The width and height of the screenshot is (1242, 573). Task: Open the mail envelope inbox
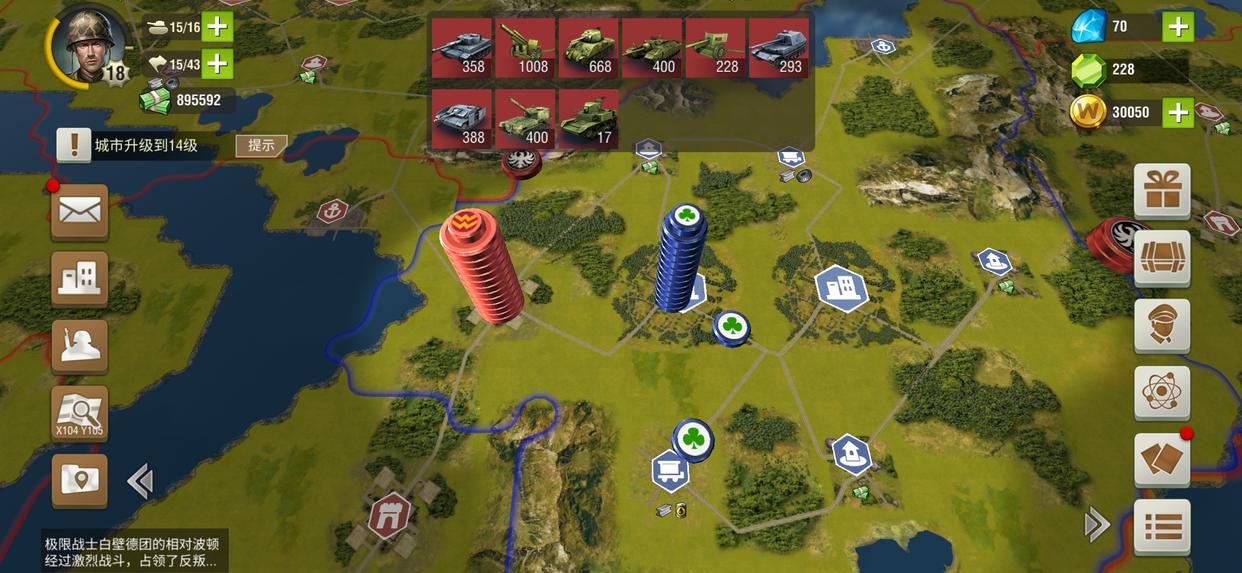80,211
